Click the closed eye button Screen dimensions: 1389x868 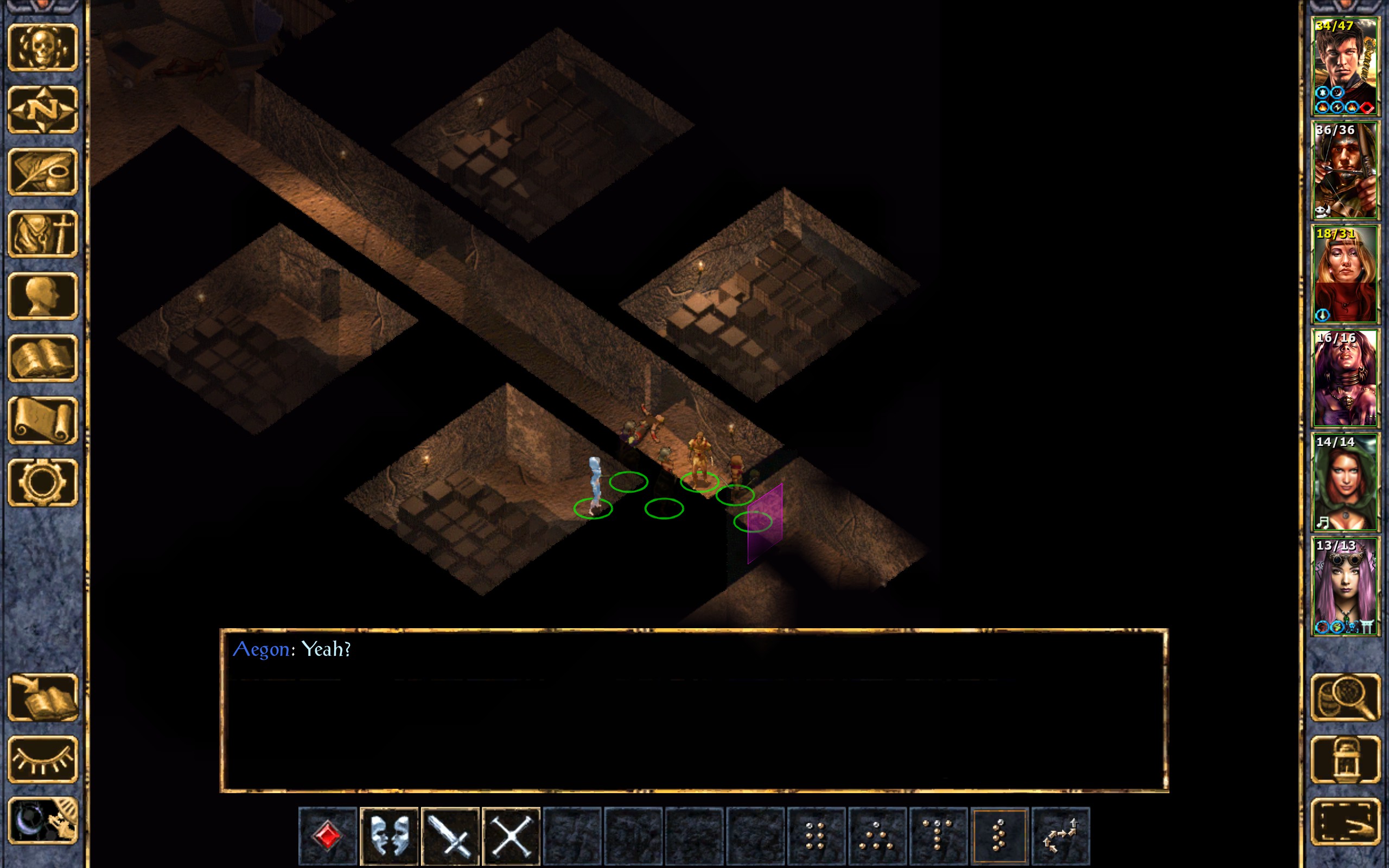click(x=43, y=759)
